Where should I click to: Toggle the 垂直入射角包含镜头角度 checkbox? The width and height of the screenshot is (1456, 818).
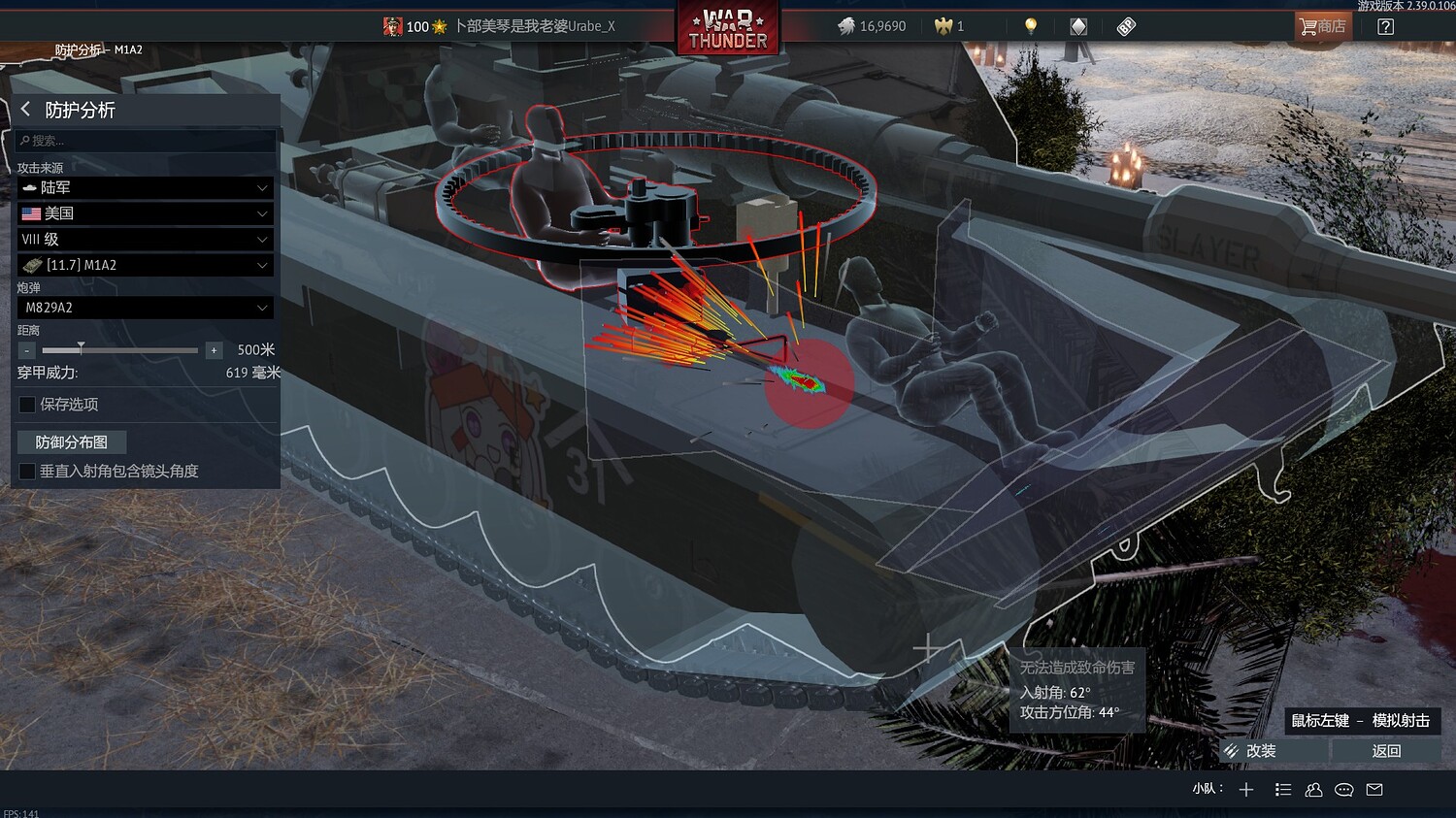point(26,471)
